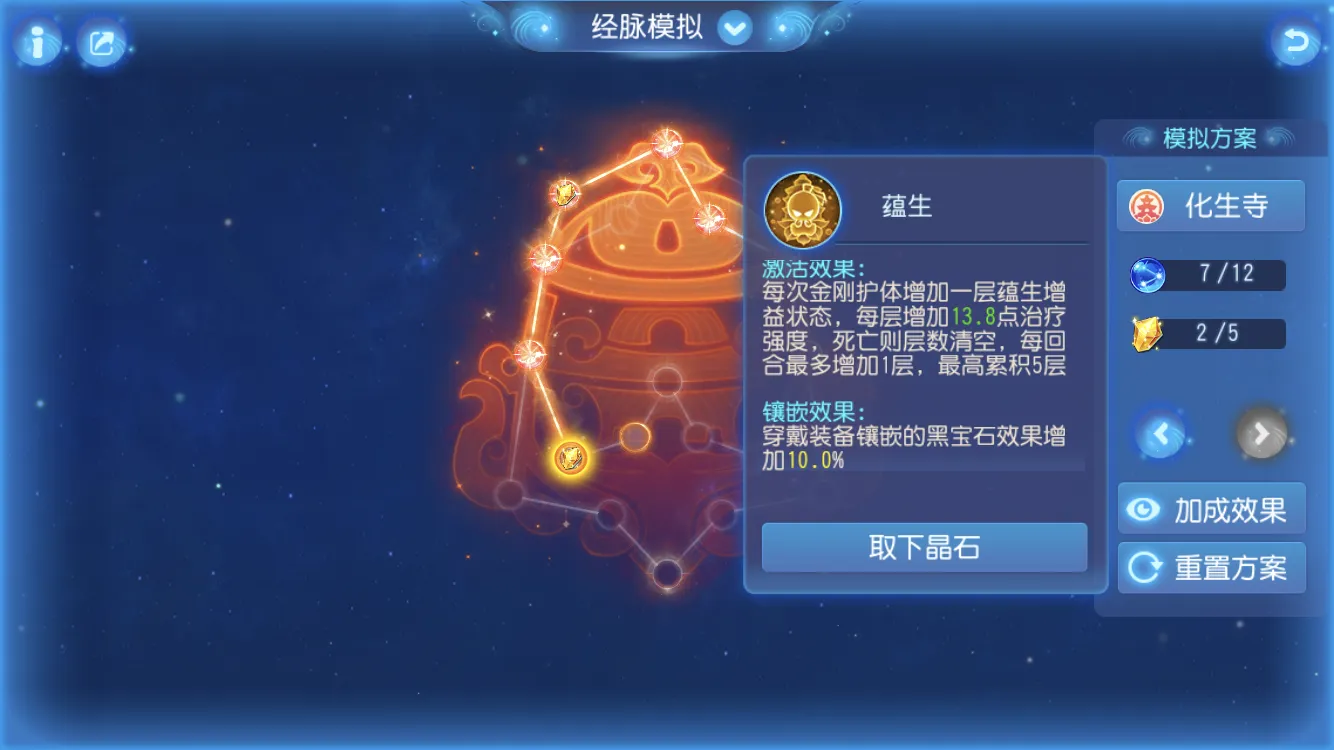Click the gold crystal resource icon
The height and width of the screenshot is (750, 1334).
[1146, 333]
